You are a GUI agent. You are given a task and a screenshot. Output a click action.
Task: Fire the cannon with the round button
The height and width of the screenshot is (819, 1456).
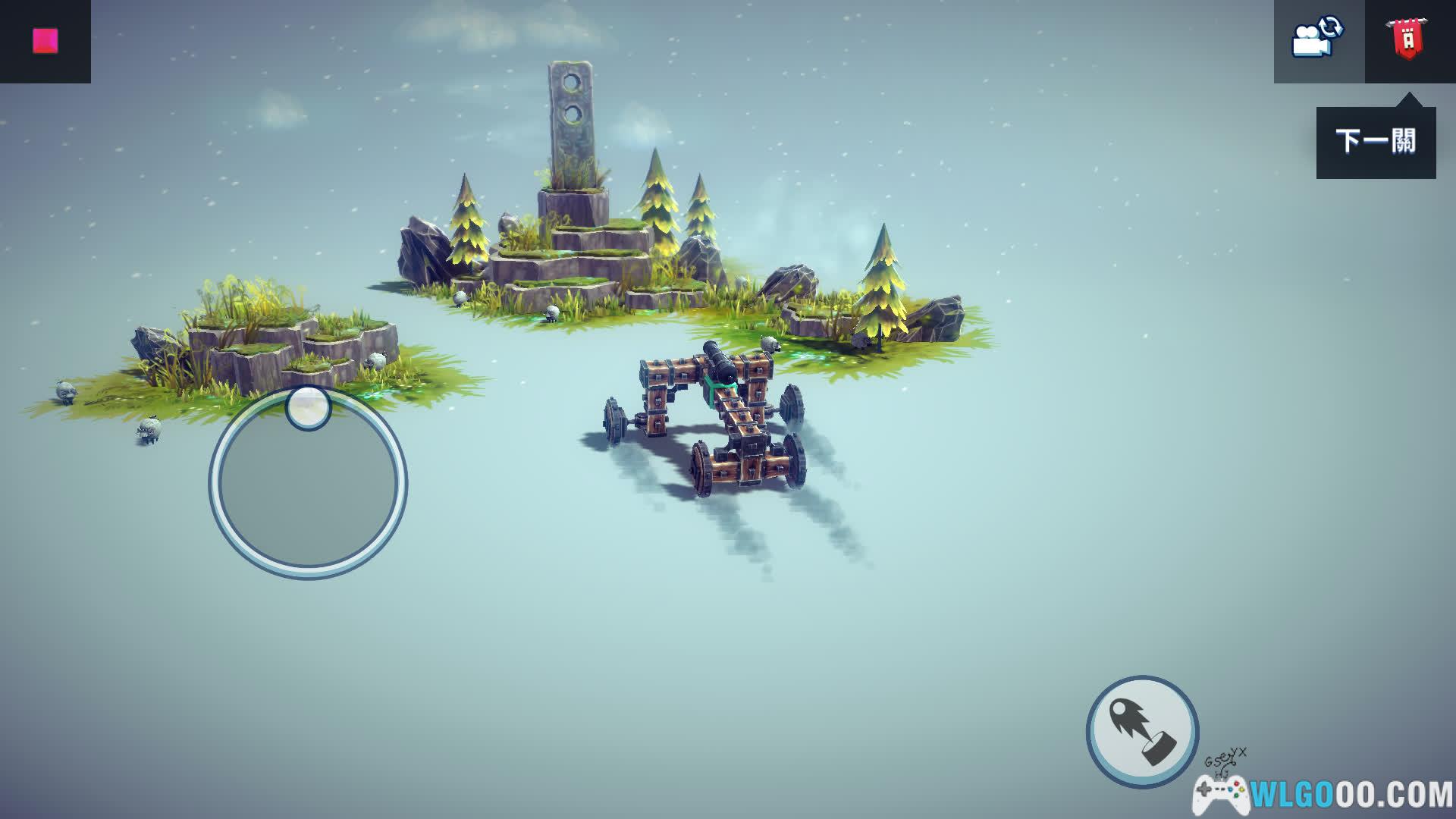(x=1142, y=731)
